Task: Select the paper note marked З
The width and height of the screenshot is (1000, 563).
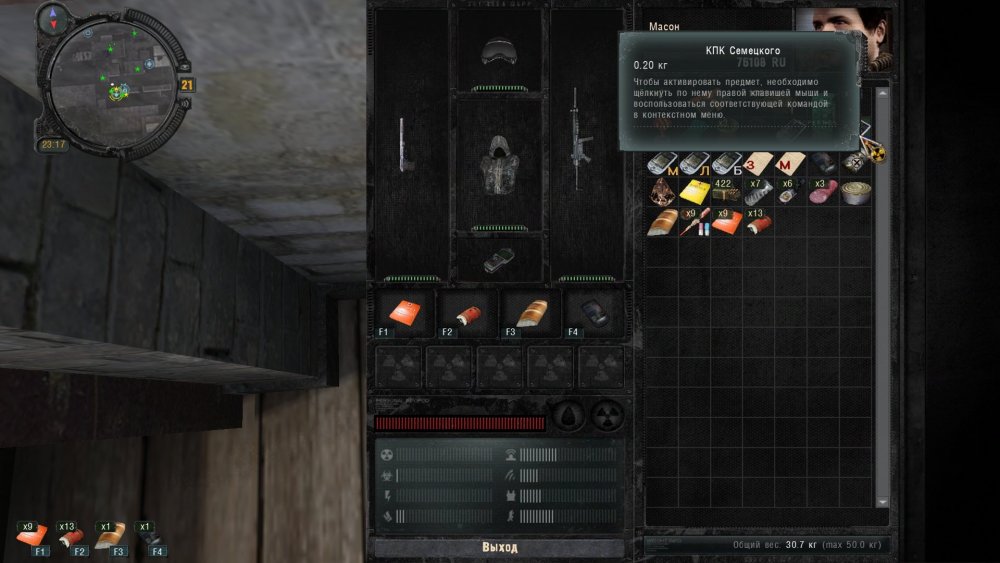Action: pos(758,163)
